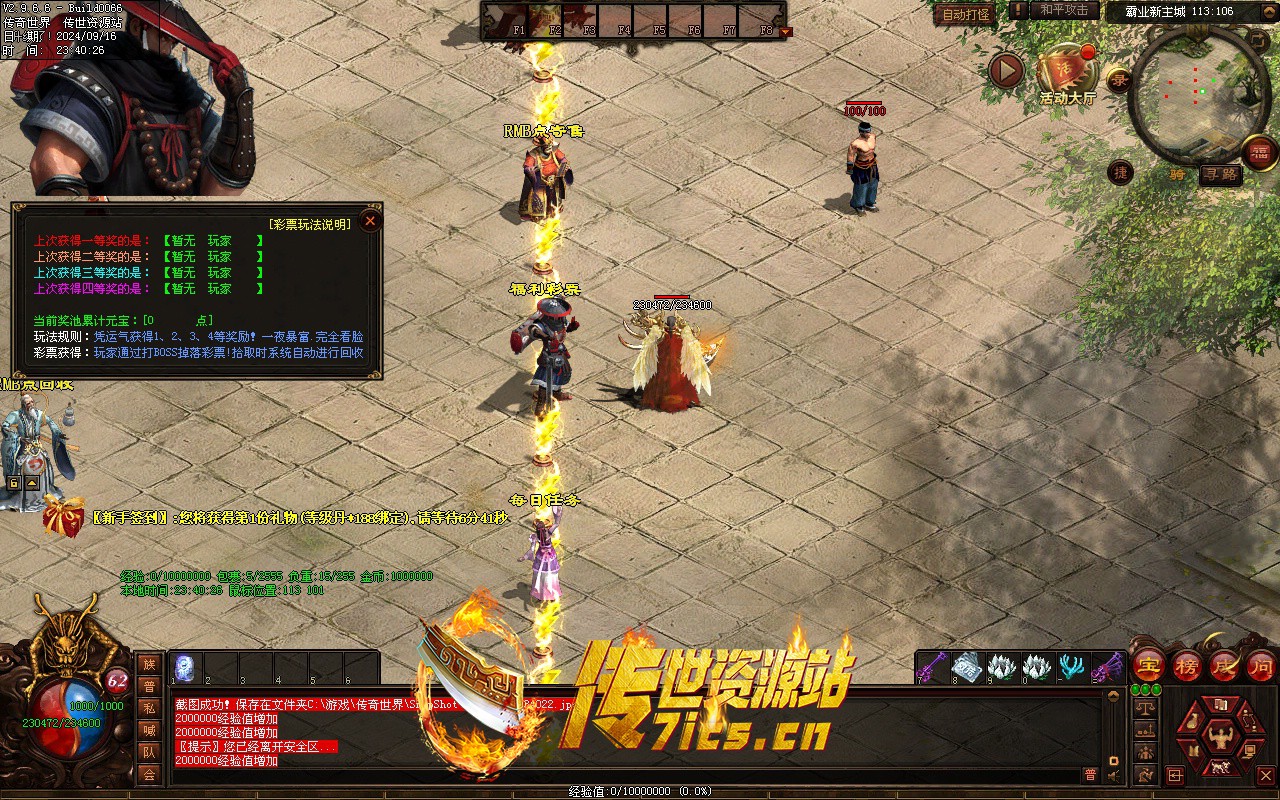
Task: Open the 问 help button
Action: click(x=1261, y=665)
